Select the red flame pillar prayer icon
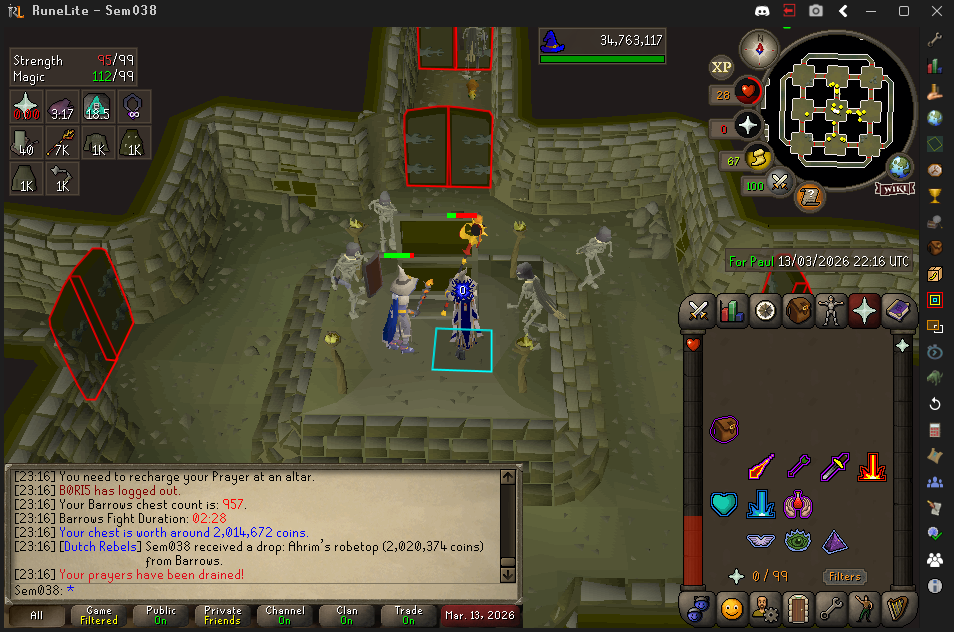The width and height of the screenshot is (954, 632). pos(873,467)
